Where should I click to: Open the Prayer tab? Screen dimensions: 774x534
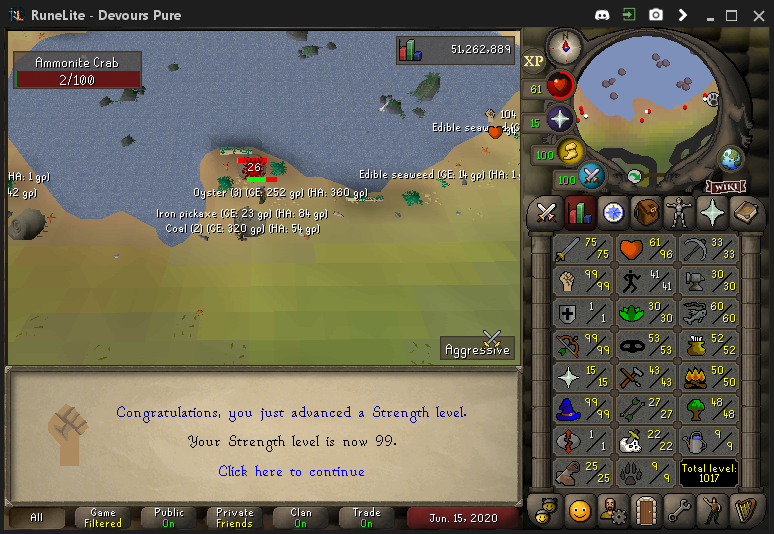click(x=712, y=212)
